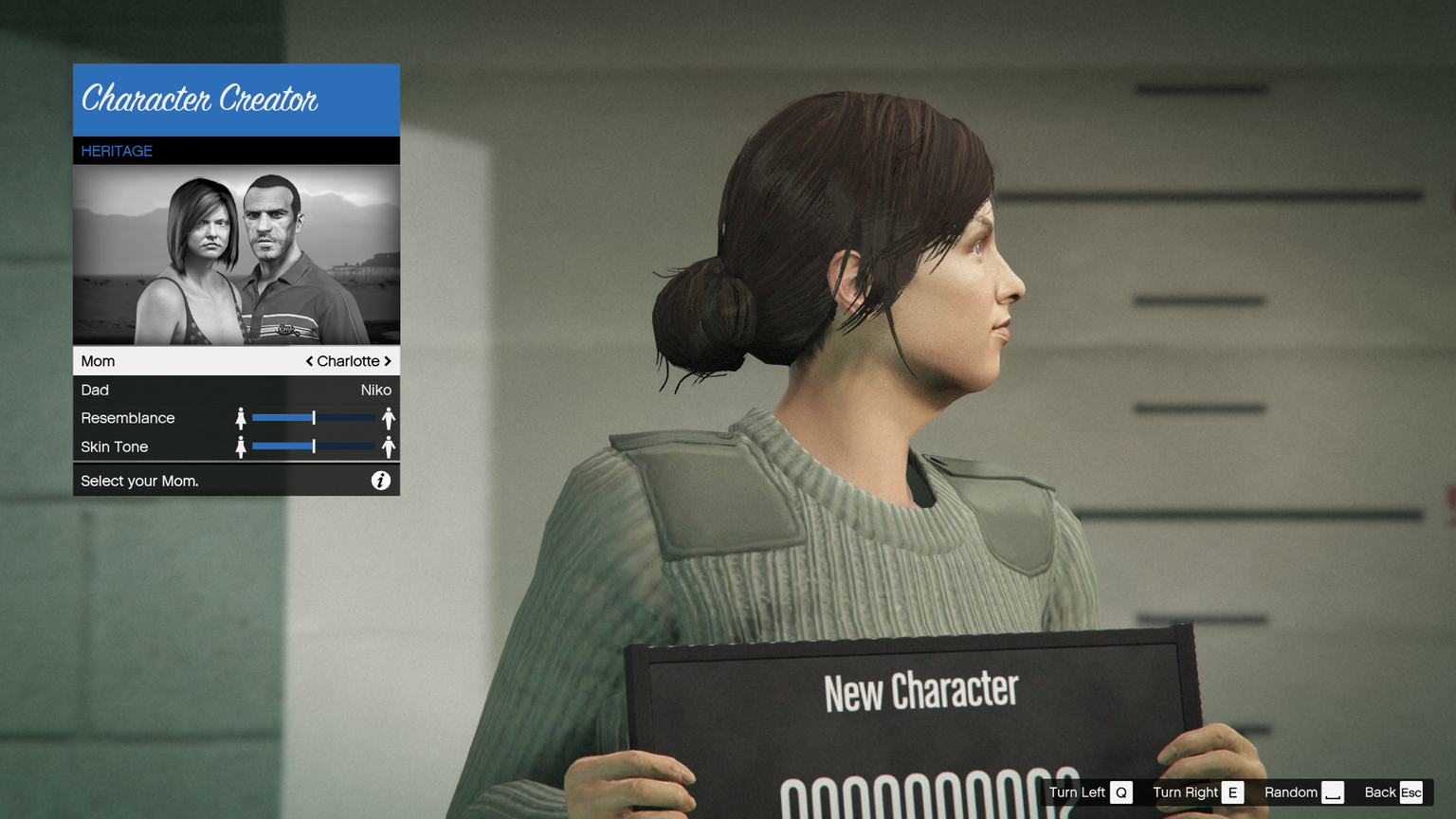Adjust the Resemblance slider bar
This screenshot has height=819, width=1456.
click(x=314, y=418)
